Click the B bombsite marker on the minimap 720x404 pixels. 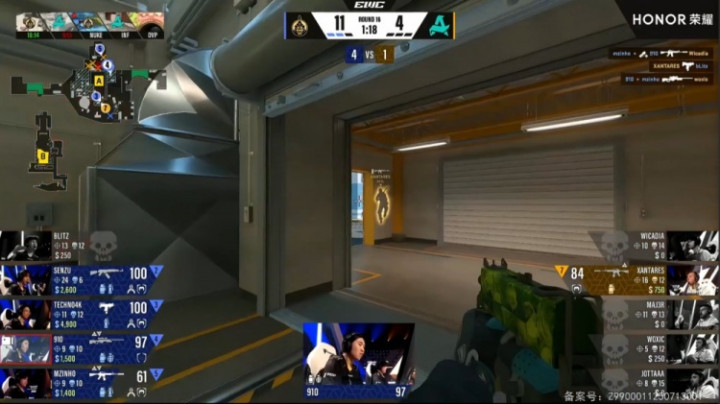(x=43, y=155)
